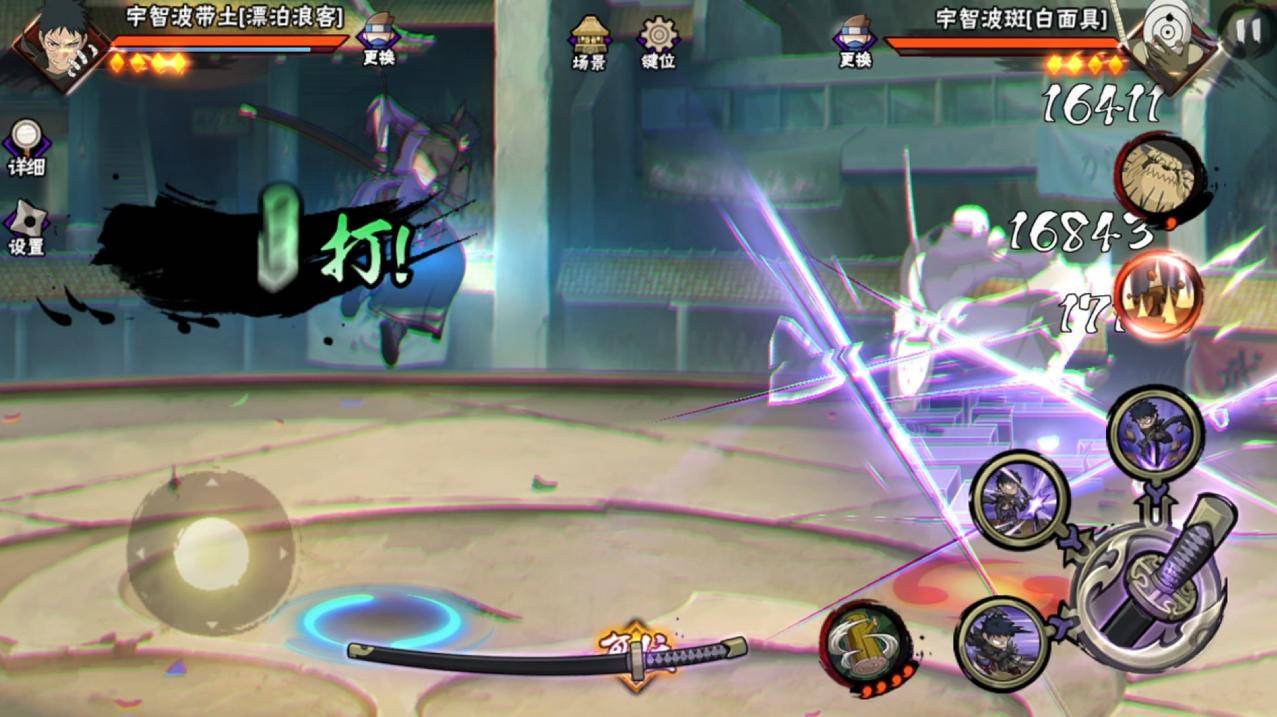Activate the orange-glowing secret scroll icon

(1158, 293)
